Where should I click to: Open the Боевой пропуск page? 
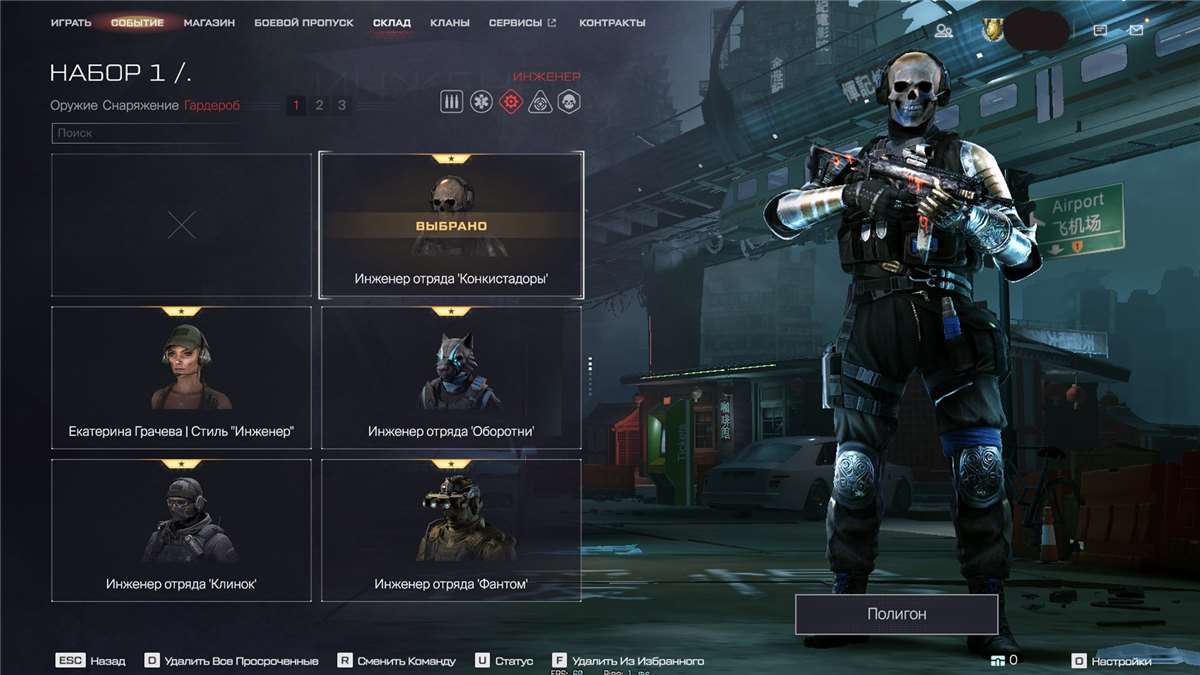(x=303, y=23)
